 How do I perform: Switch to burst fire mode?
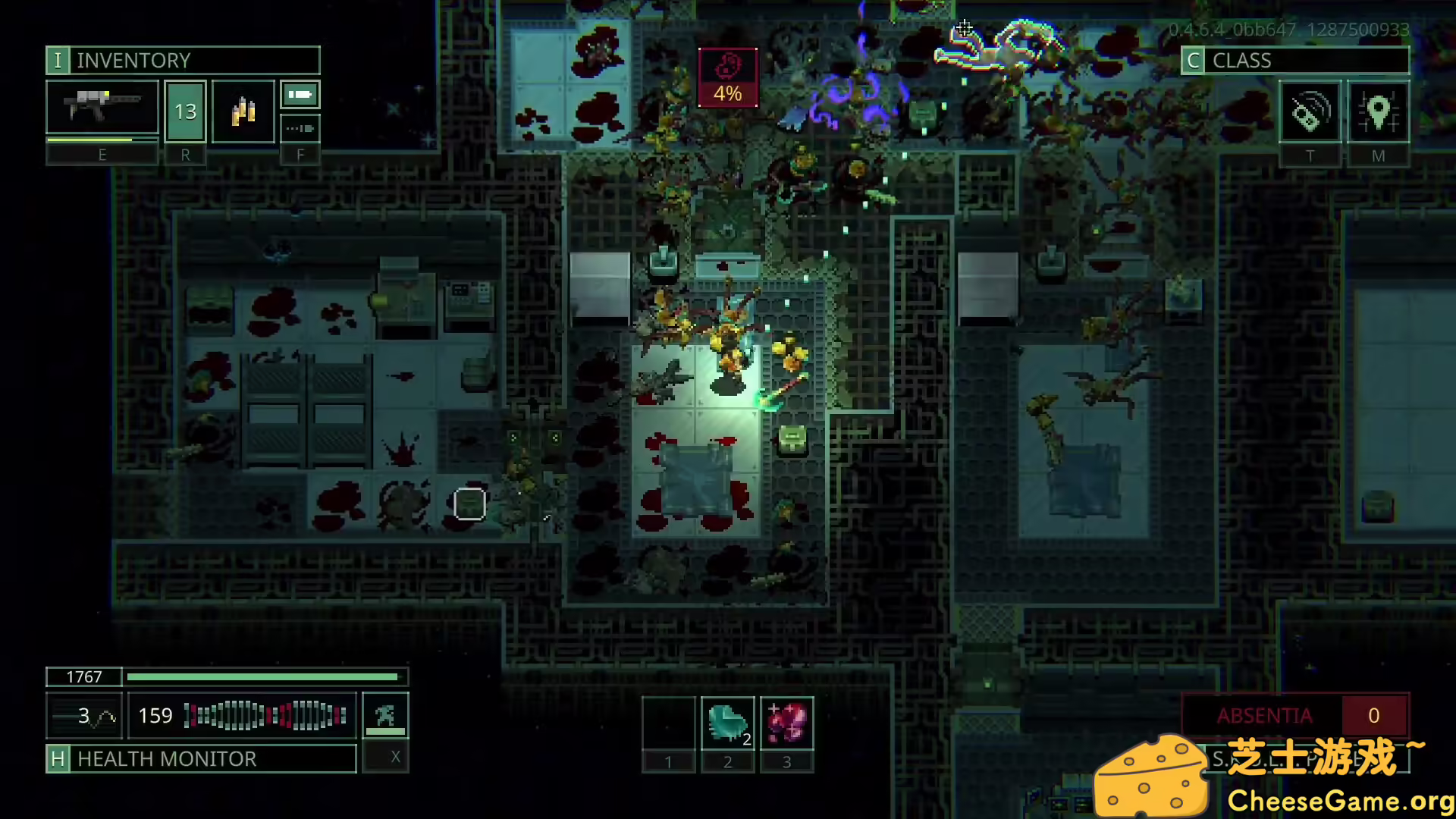pyautogui.click(x=300, y=128)
